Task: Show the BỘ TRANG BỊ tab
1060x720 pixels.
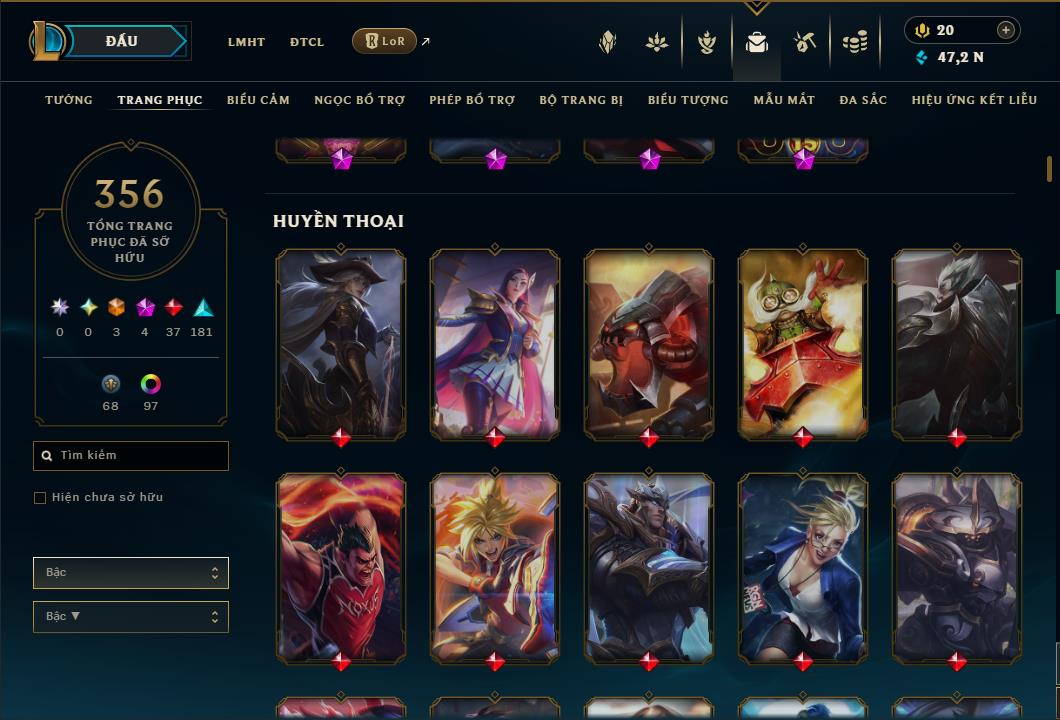Action: pos(581,100)
